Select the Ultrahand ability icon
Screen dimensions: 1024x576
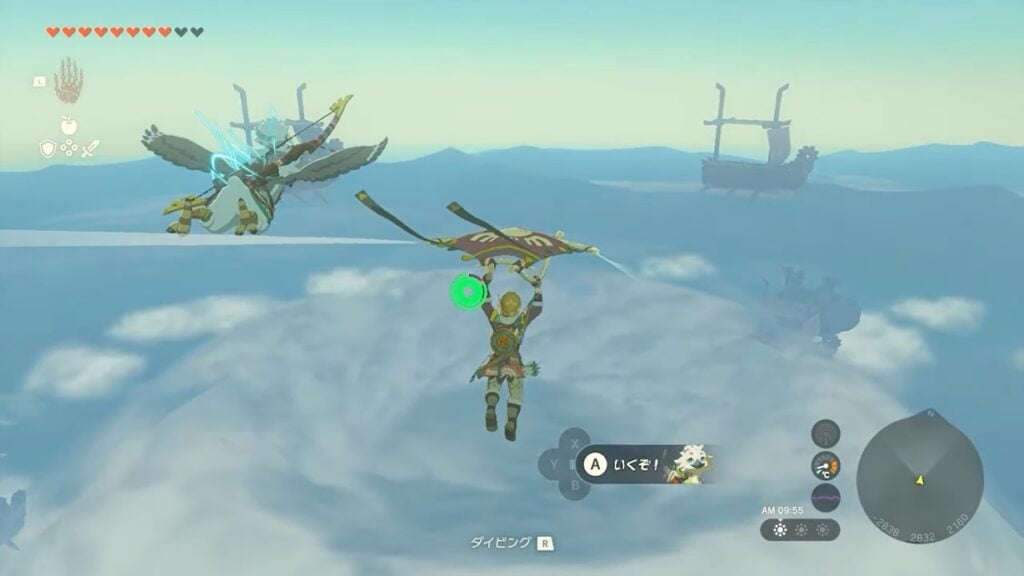(68, 82)
